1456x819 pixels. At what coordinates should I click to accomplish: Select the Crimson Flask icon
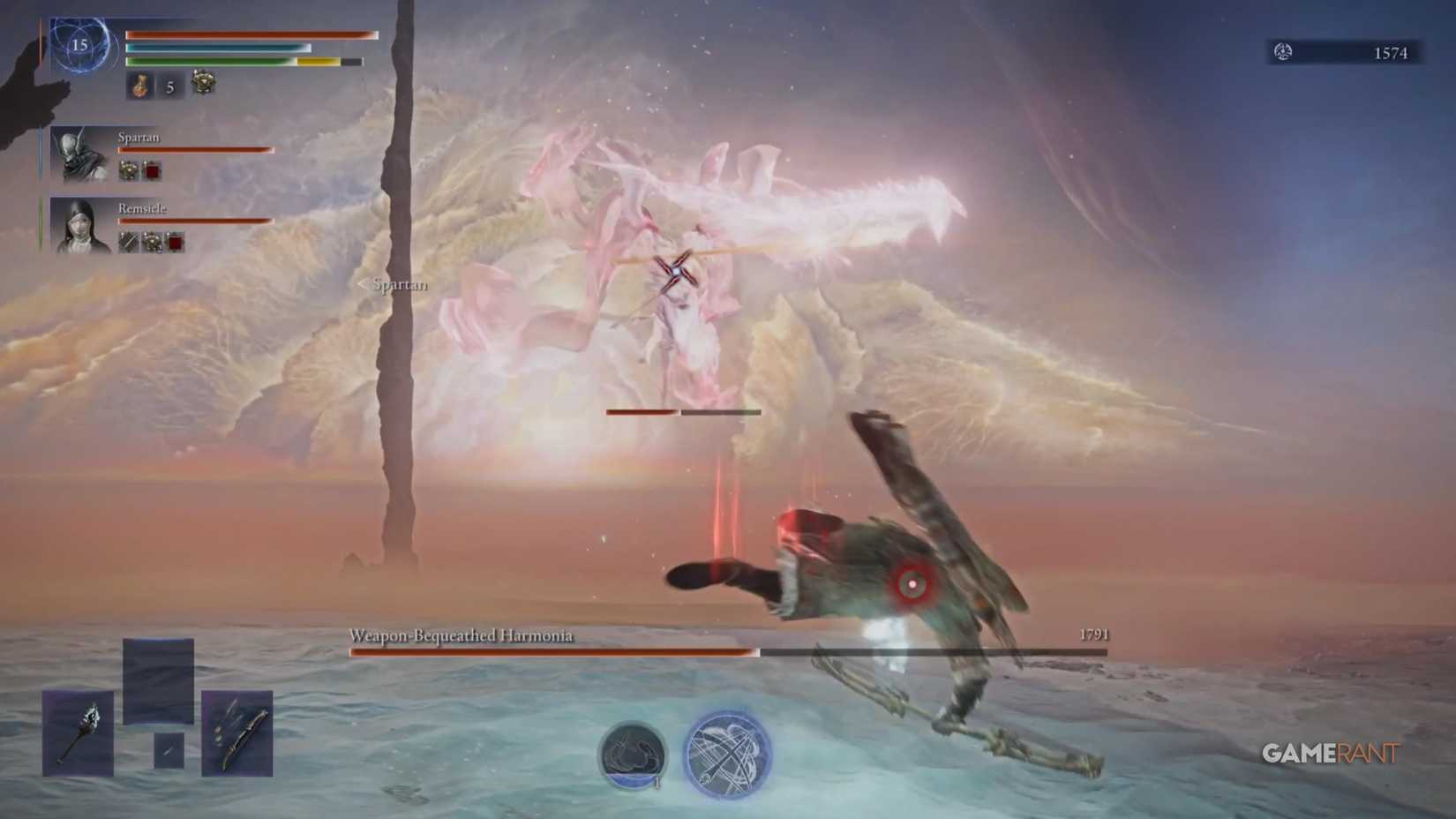[x=141, y=86]
